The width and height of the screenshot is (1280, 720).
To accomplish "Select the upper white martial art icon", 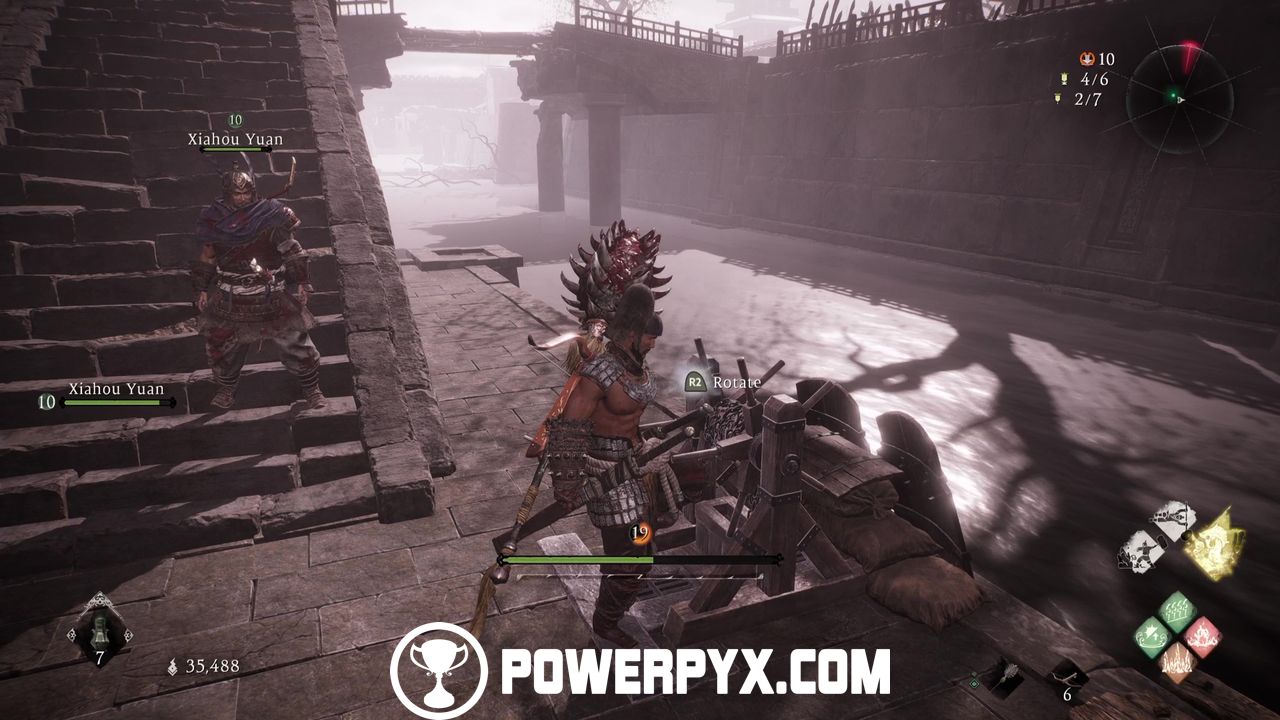I will click(x=1173, y=520).
